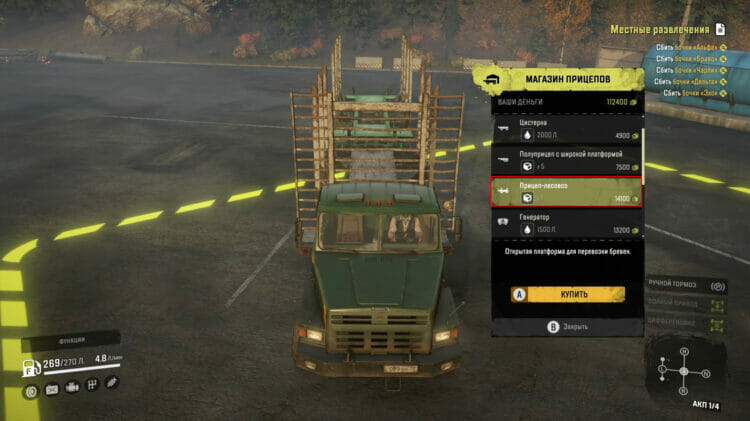The height and width of the screenshot is (421, 750).
Task: Click the gearbox shifter diagram
Action: (x=683, y=371)
